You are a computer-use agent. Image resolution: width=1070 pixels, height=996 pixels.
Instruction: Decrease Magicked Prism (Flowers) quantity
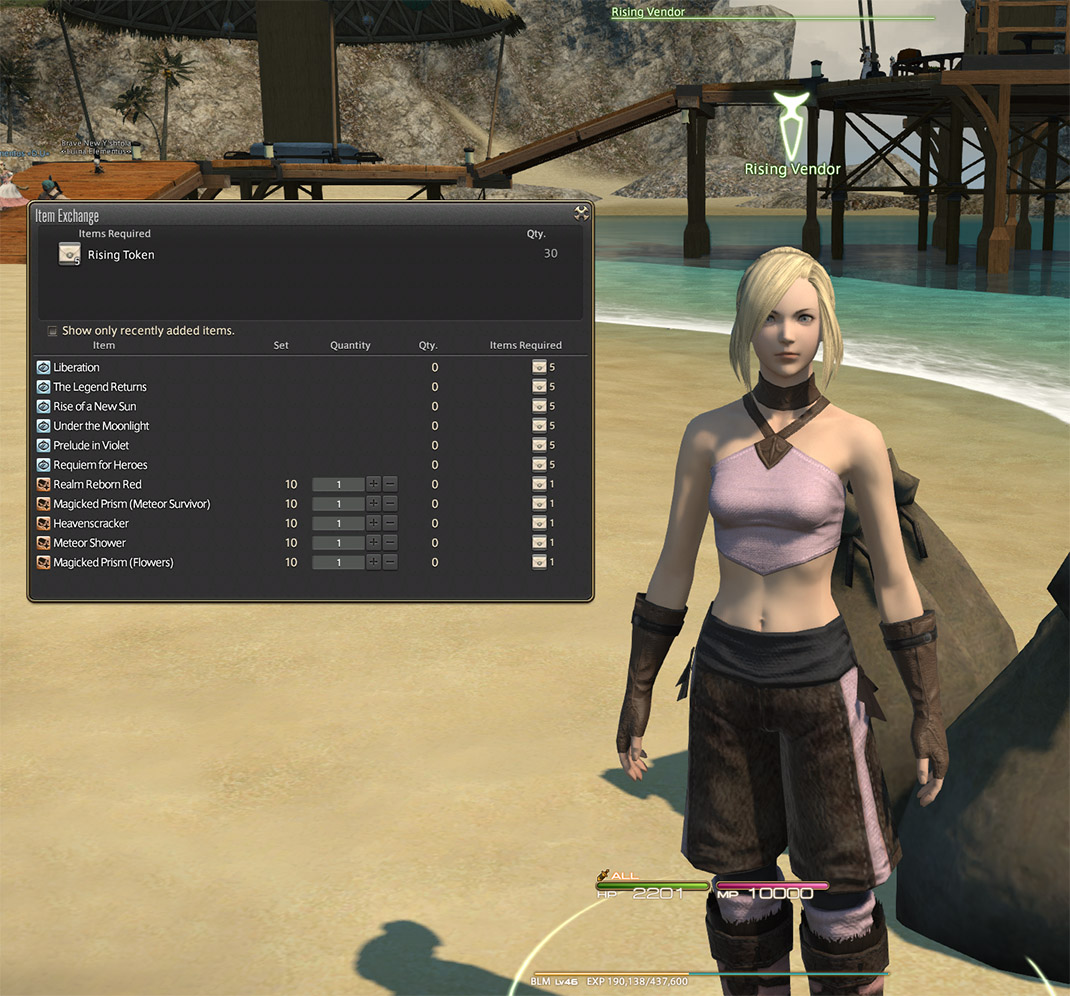[x=390, y=563]
